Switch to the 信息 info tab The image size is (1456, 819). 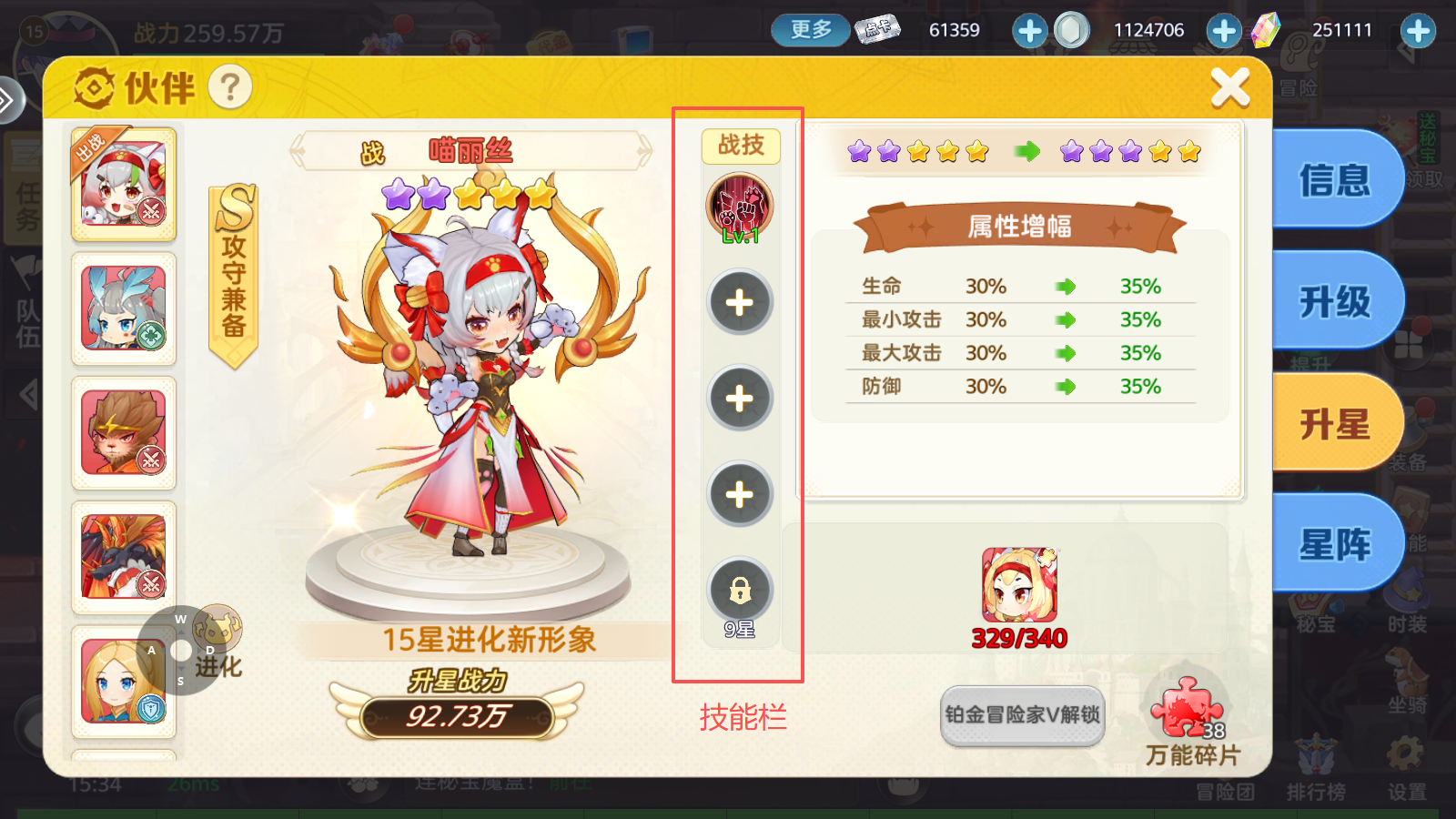tap(1334, 178)
